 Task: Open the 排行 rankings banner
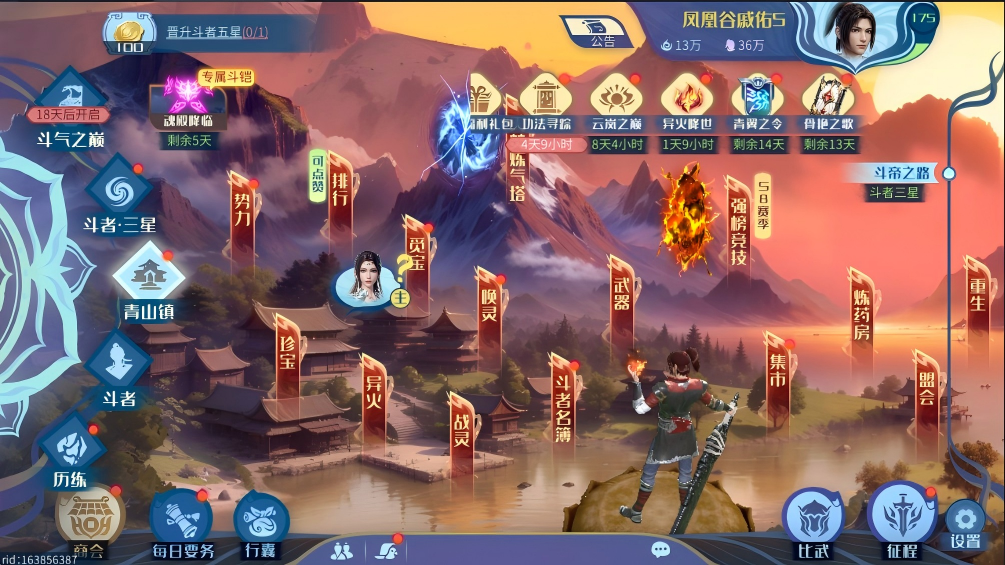(340, 196)
